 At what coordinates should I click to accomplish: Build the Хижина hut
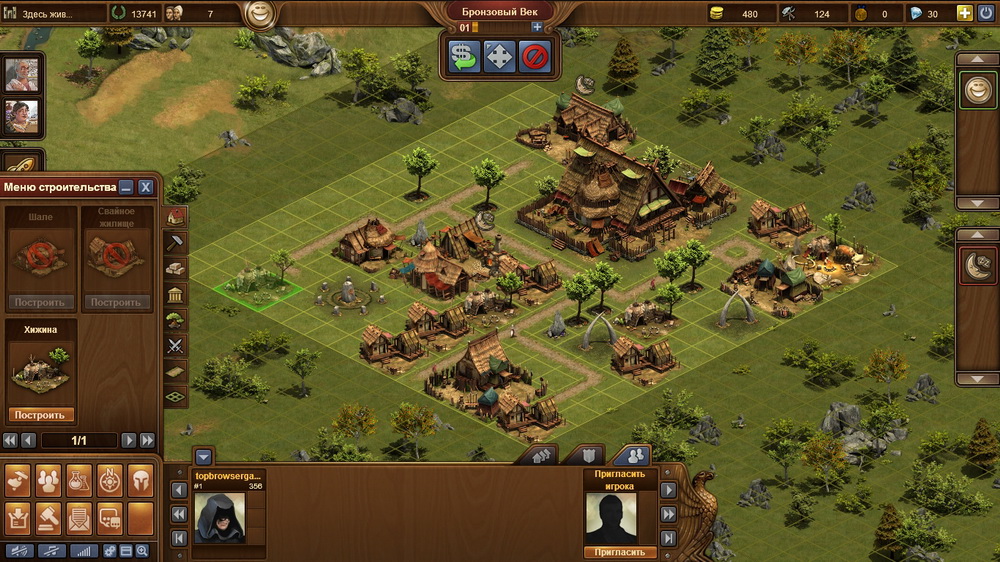point(41,415)
